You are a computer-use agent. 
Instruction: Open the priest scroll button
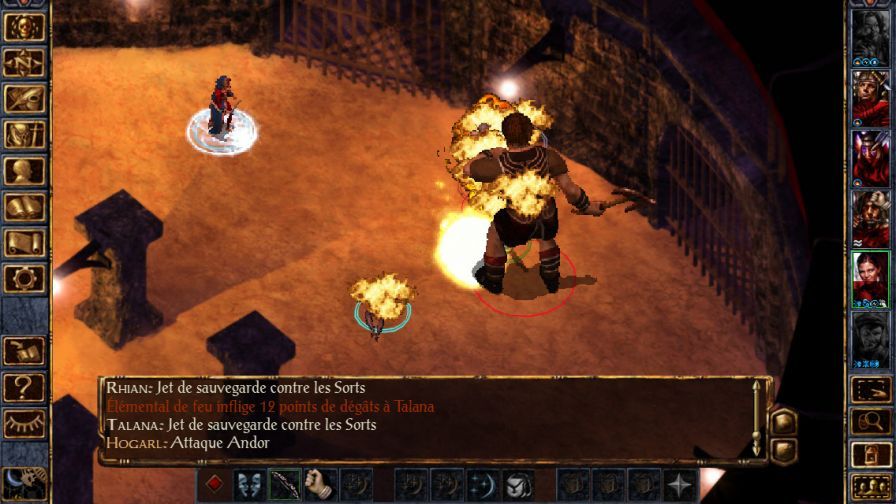(24, 243)
